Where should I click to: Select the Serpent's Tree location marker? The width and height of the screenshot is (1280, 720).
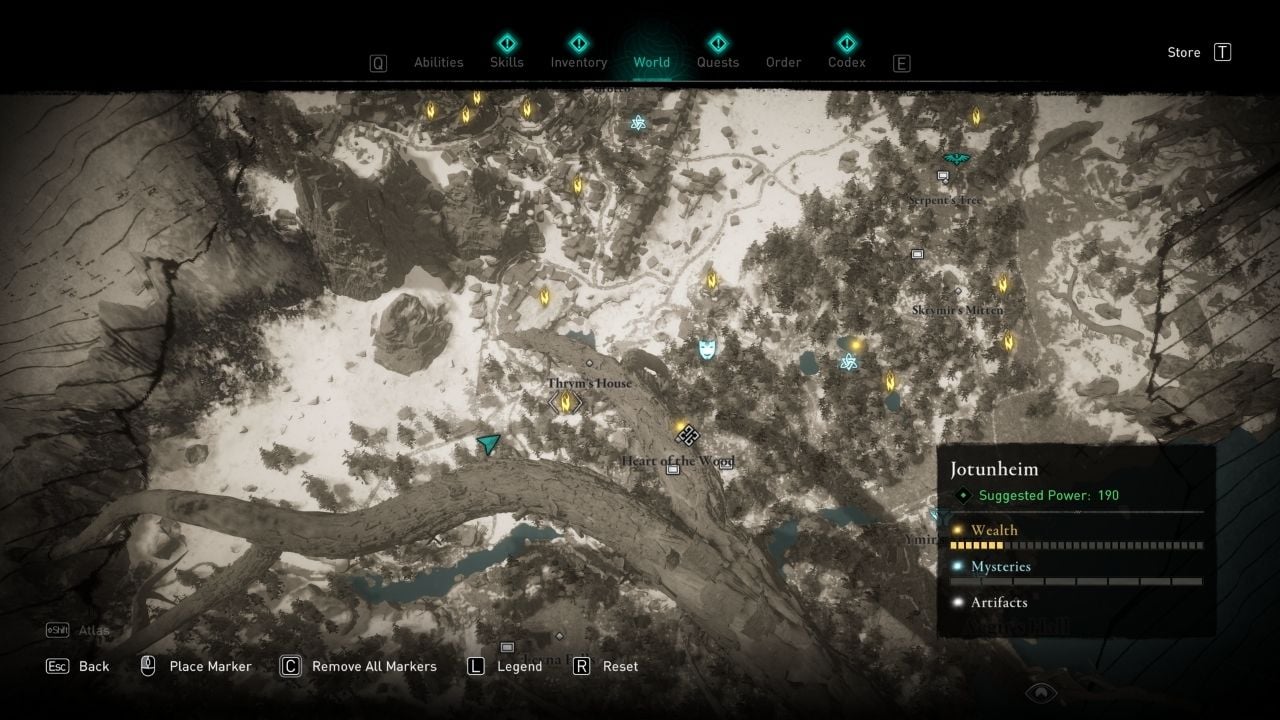pyautogui.click(x=942, y=177)
